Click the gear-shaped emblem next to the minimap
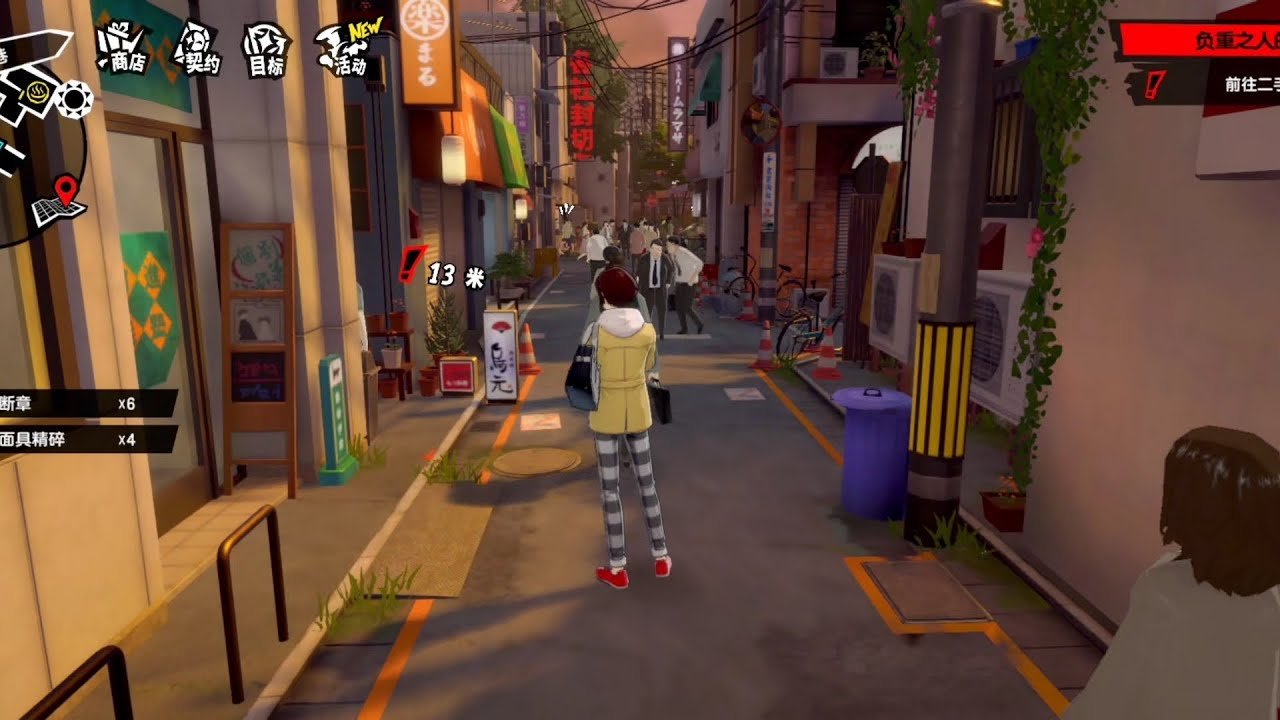The width and height of the screenshot is (1280, 720). [74, 96]
